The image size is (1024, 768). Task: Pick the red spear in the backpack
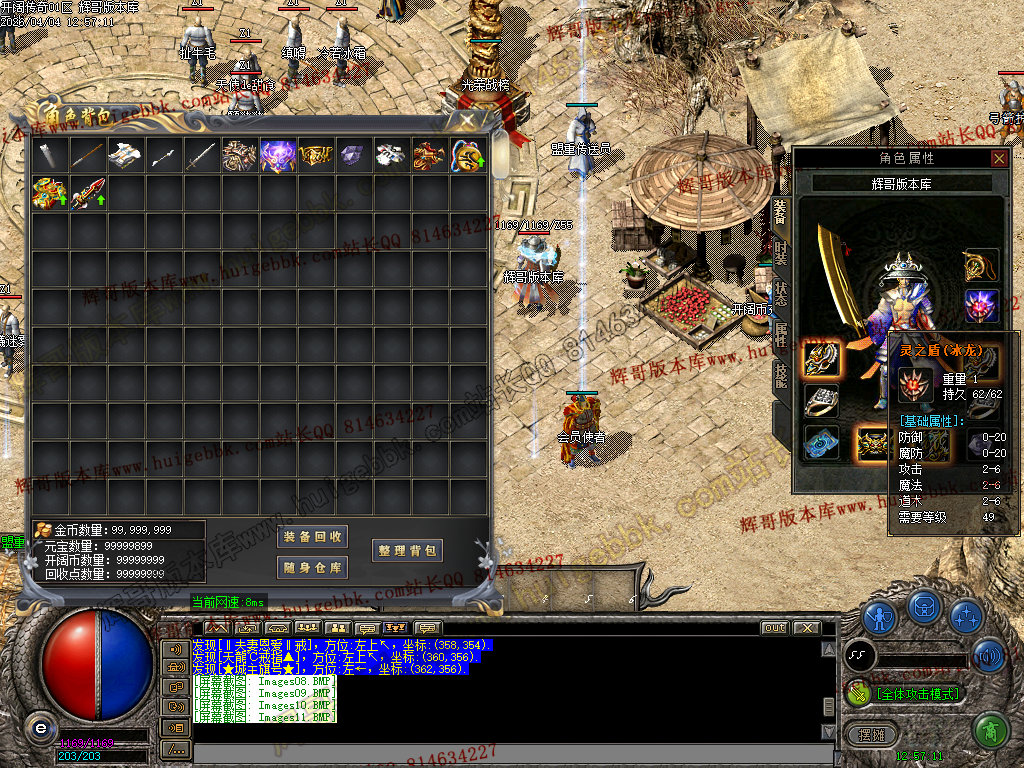coord(87,193)
